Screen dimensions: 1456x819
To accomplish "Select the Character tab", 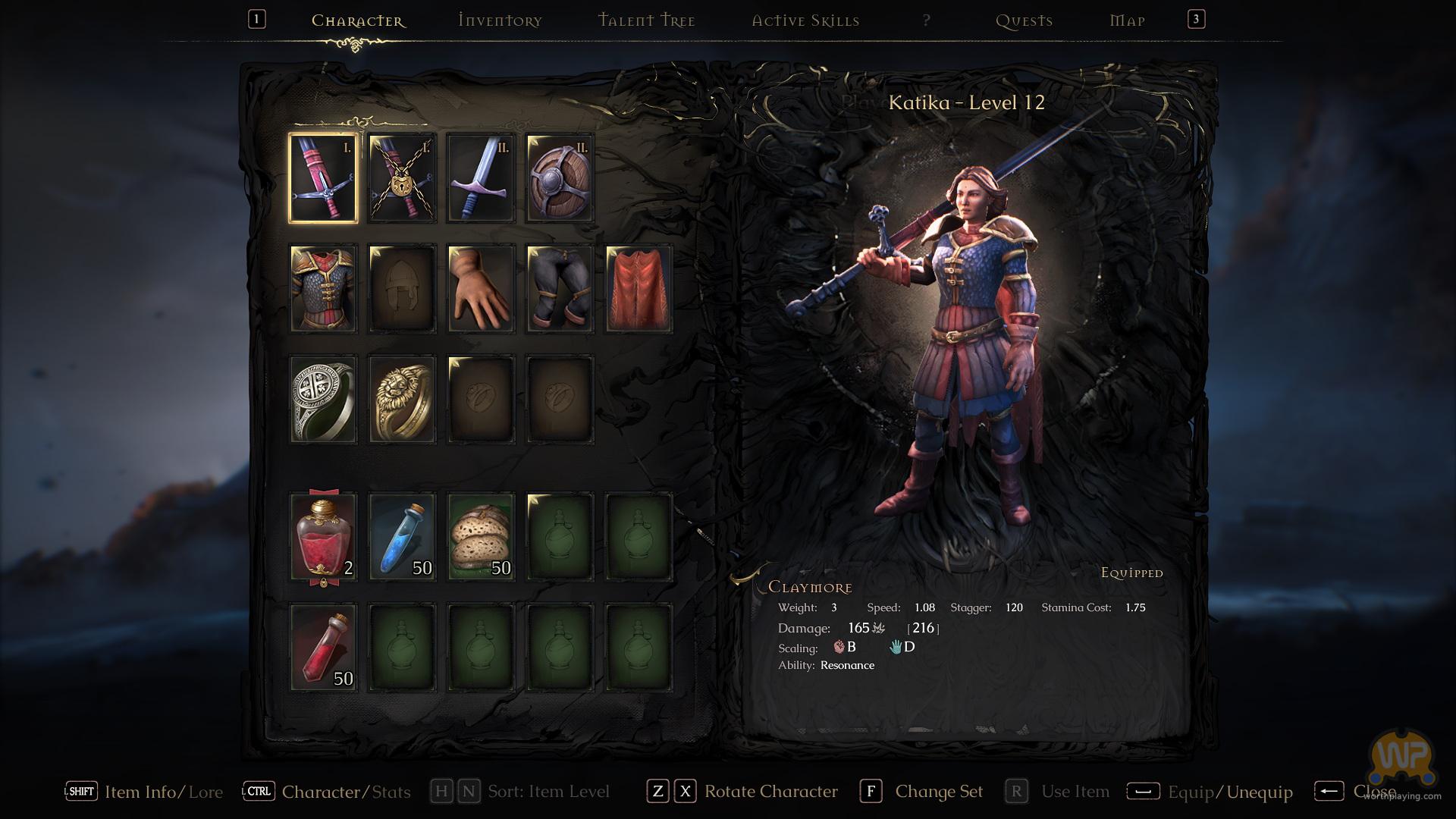I will click(x=358, y=20).
